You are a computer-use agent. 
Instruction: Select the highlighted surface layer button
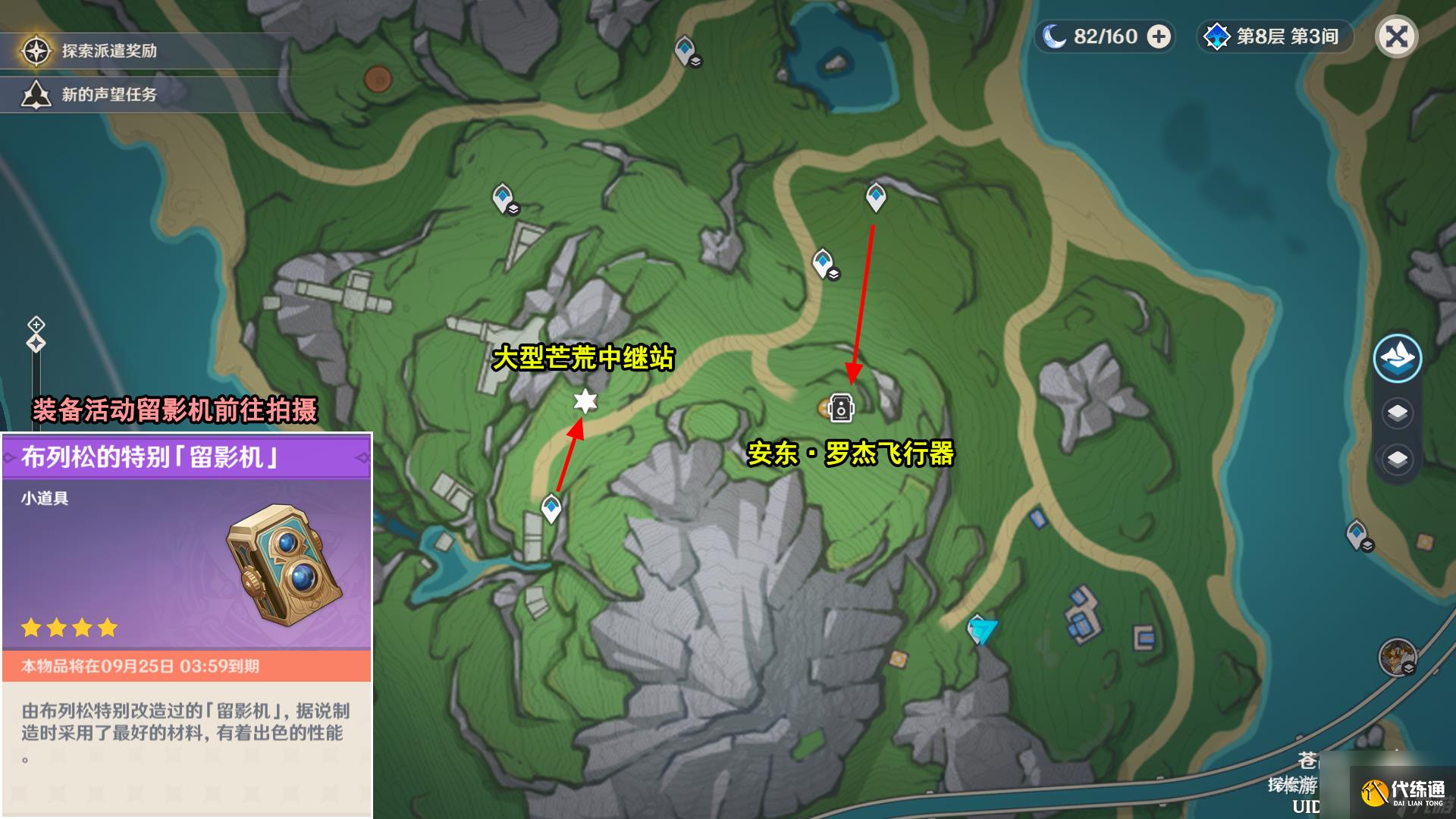coord(1397,358)
